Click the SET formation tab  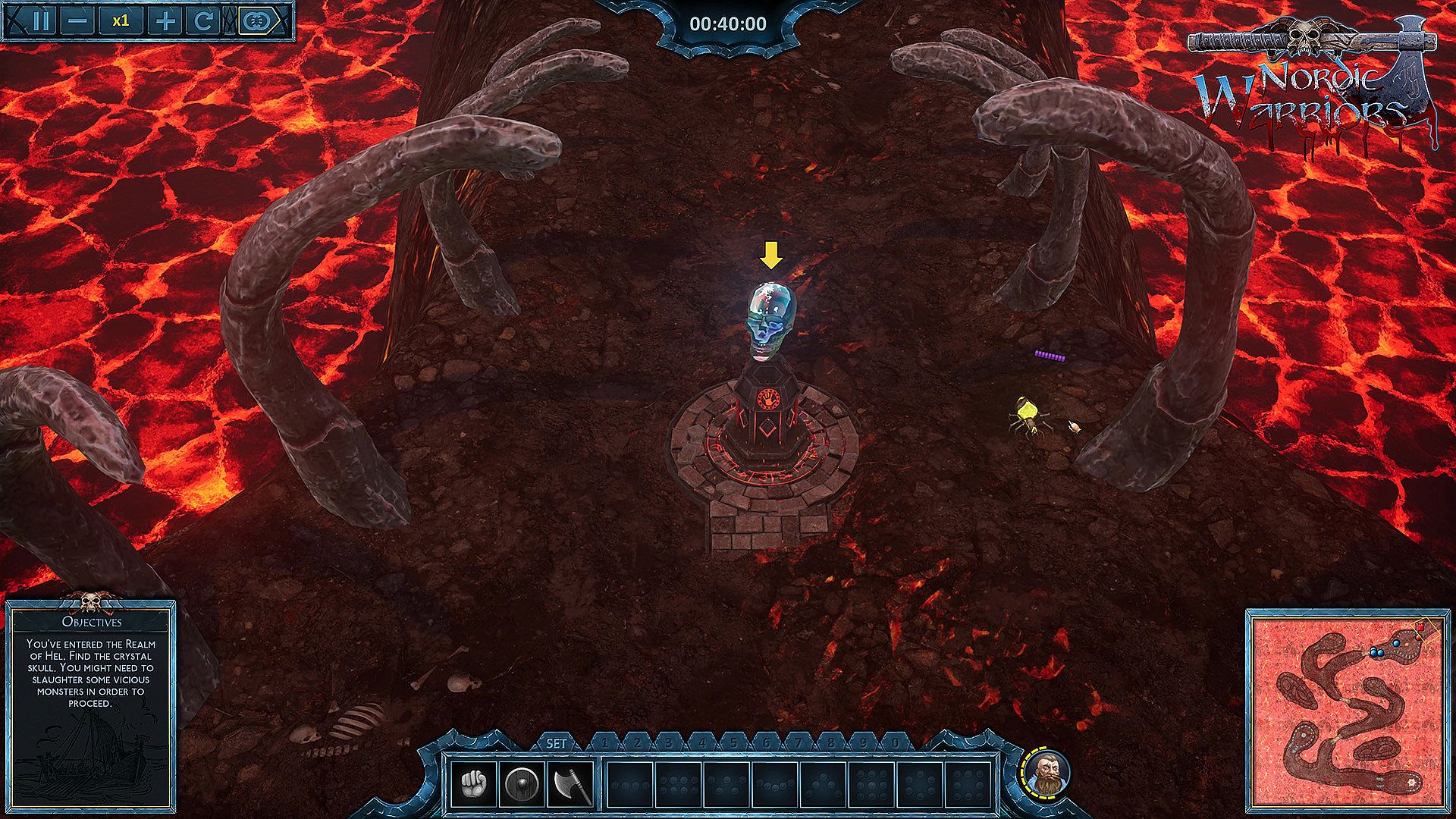coord(557,743)
